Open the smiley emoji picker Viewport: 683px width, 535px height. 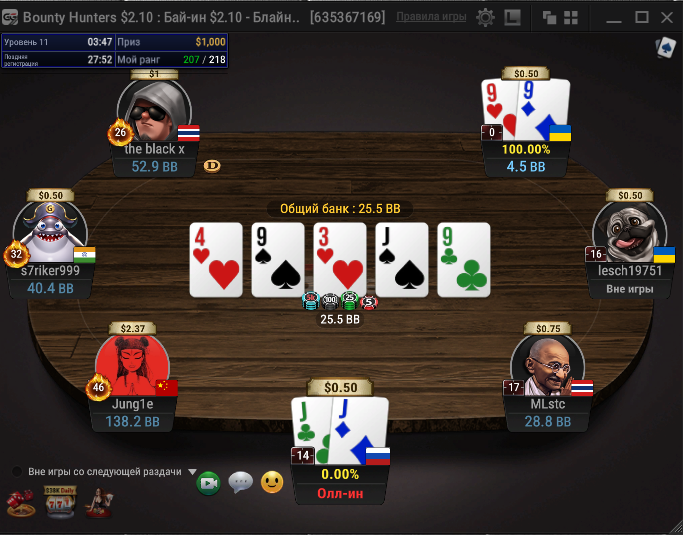[271, 483]
